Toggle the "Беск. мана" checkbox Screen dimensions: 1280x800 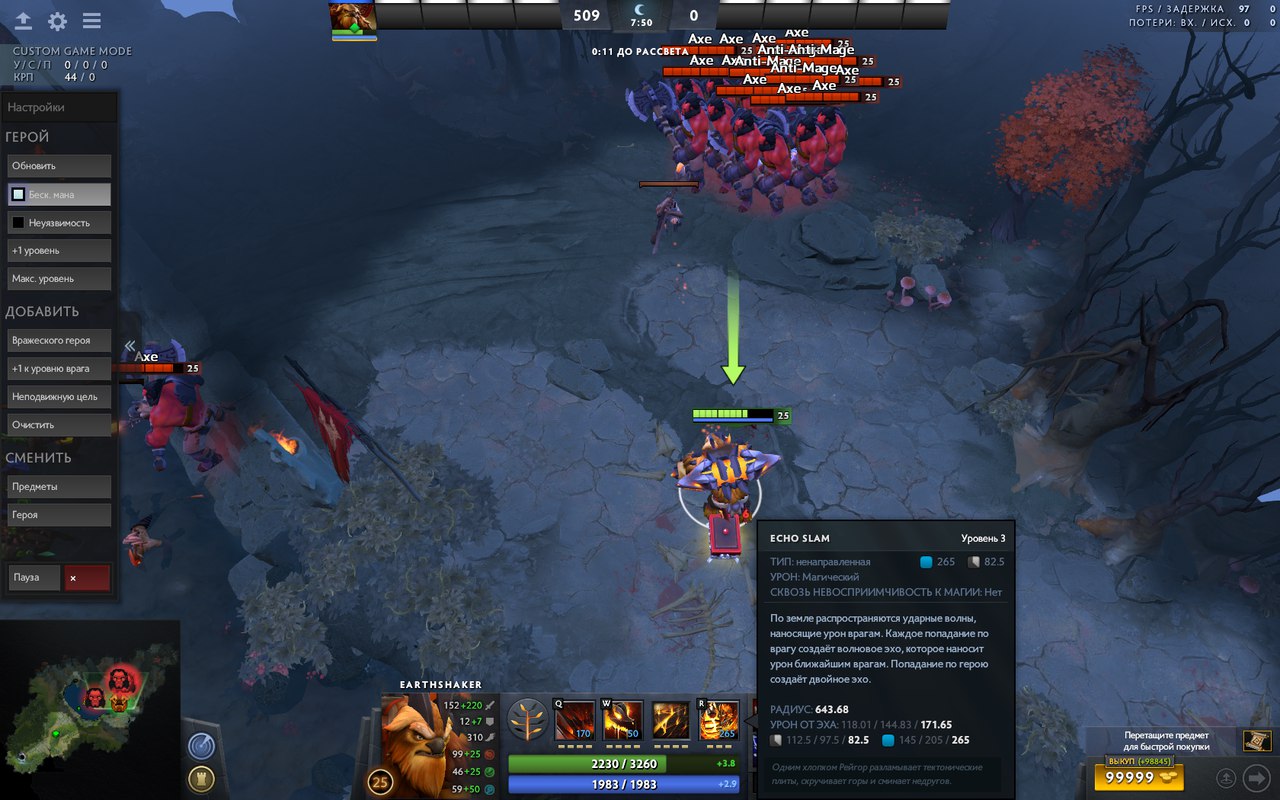[18, 194]
